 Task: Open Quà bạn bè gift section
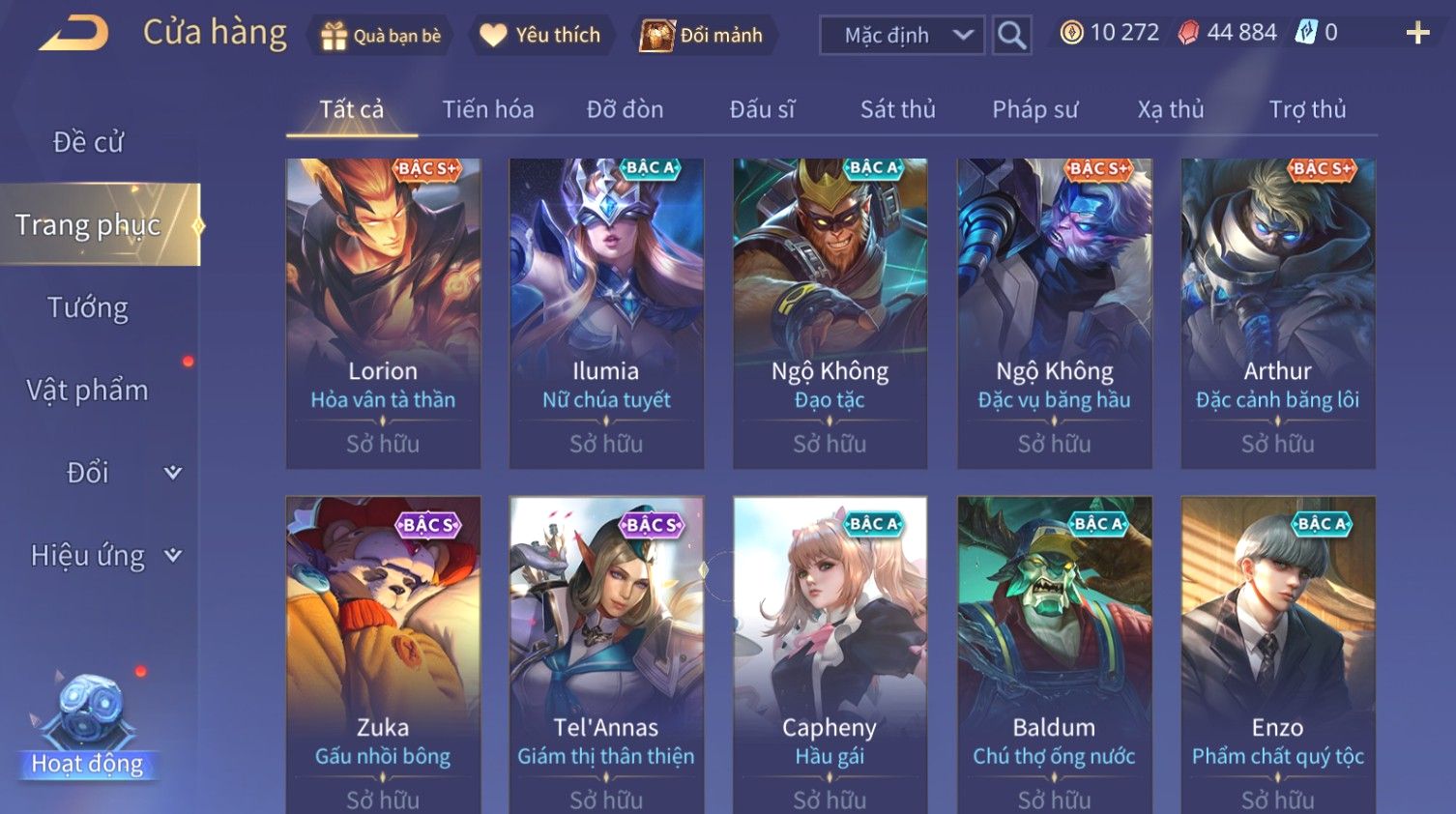coord(379,36)
